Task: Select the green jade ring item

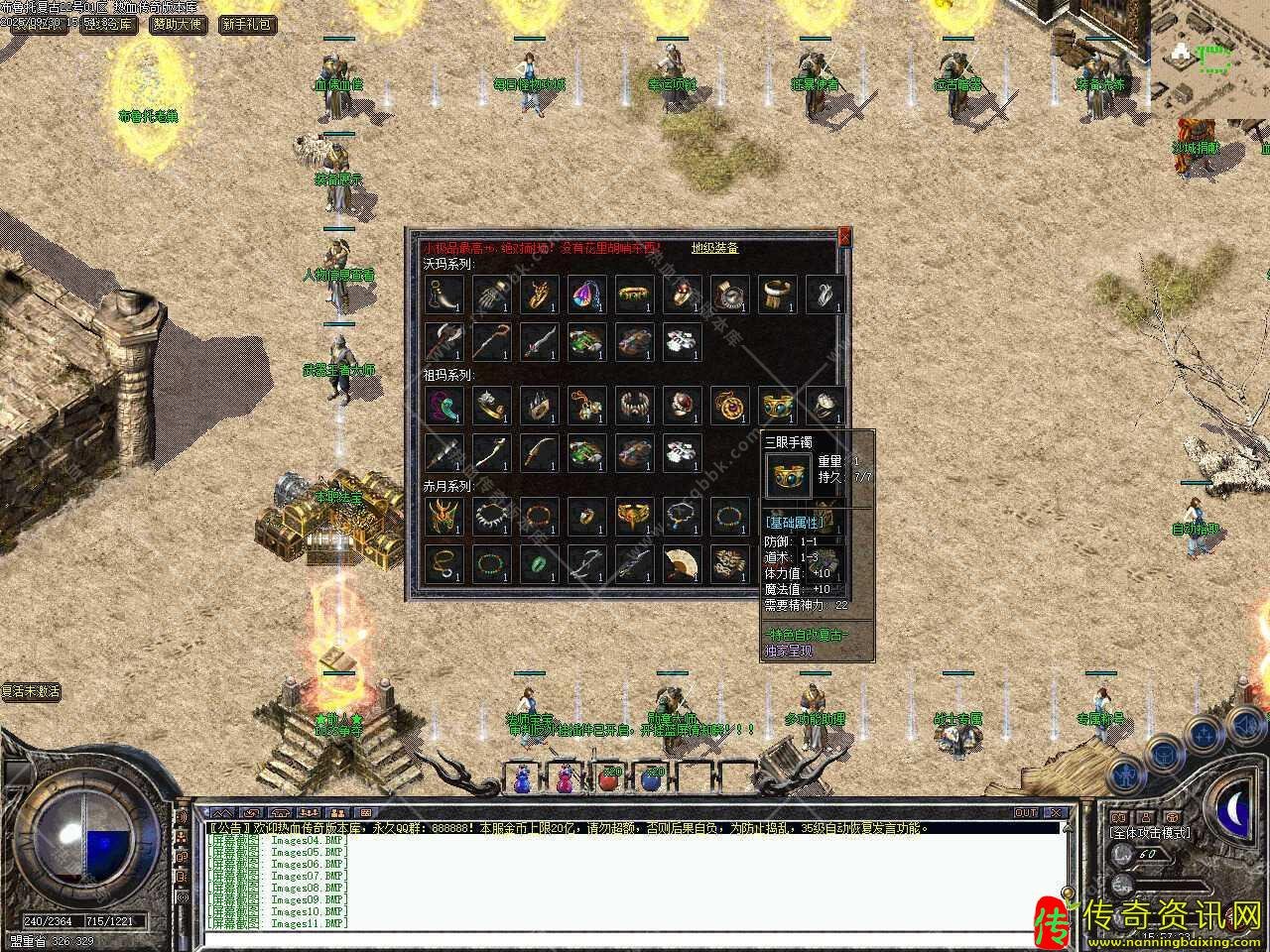Action: coord(538,564)
